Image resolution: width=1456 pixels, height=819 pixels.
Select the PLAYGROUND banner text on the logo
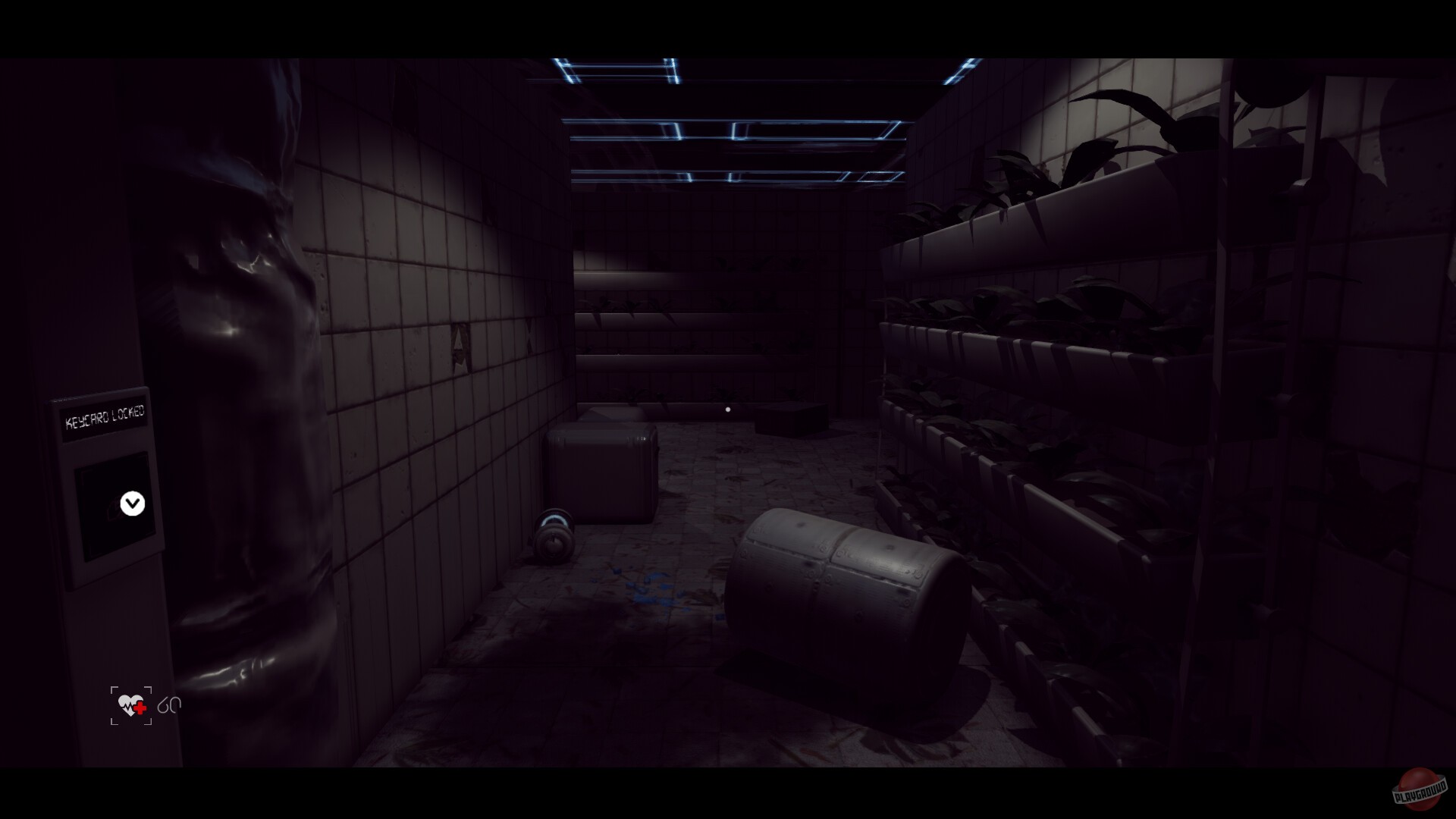tap(1421, 792)
